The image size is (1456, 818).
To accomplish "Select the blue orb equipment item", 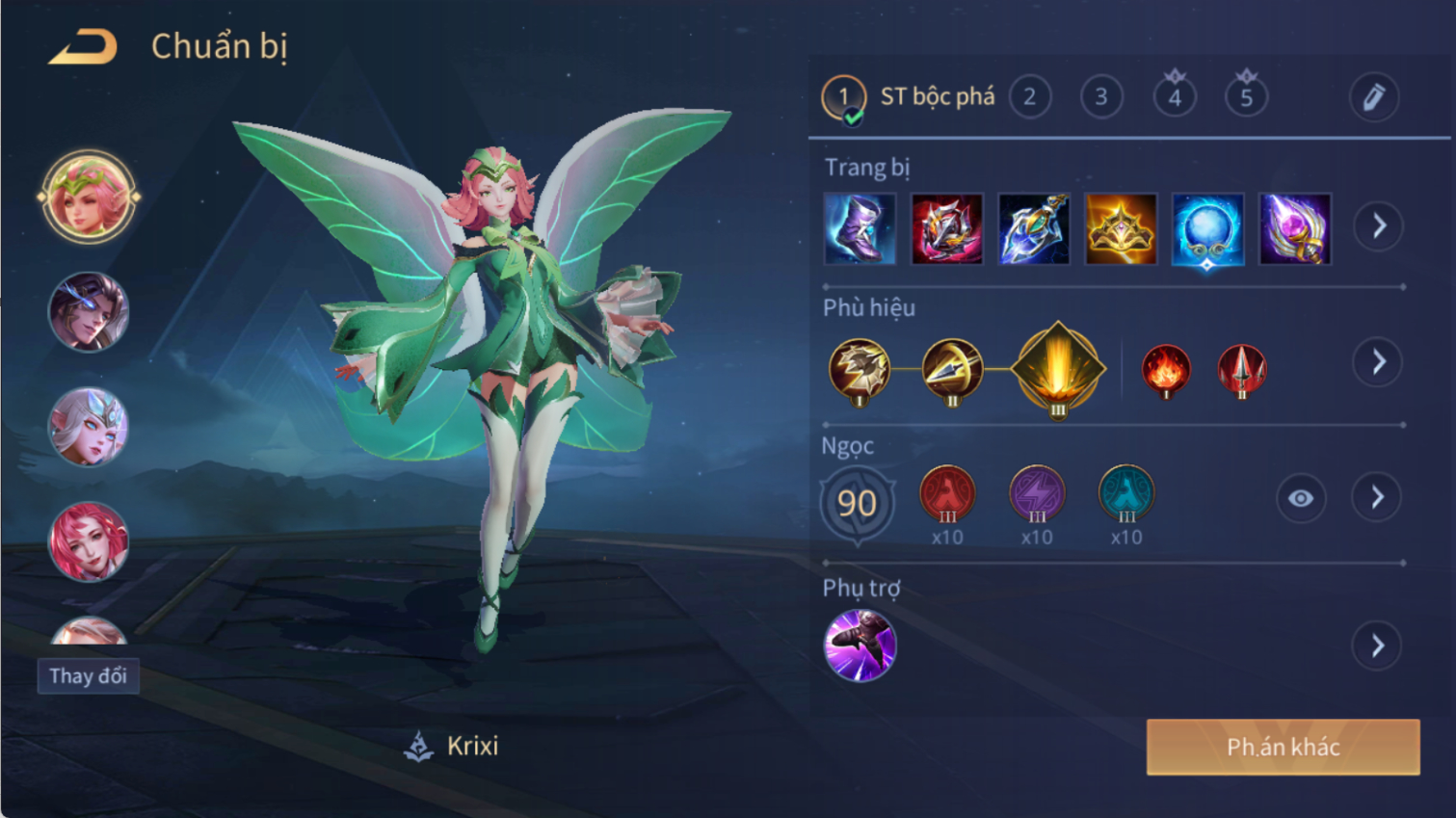I will click(1206, 229).
